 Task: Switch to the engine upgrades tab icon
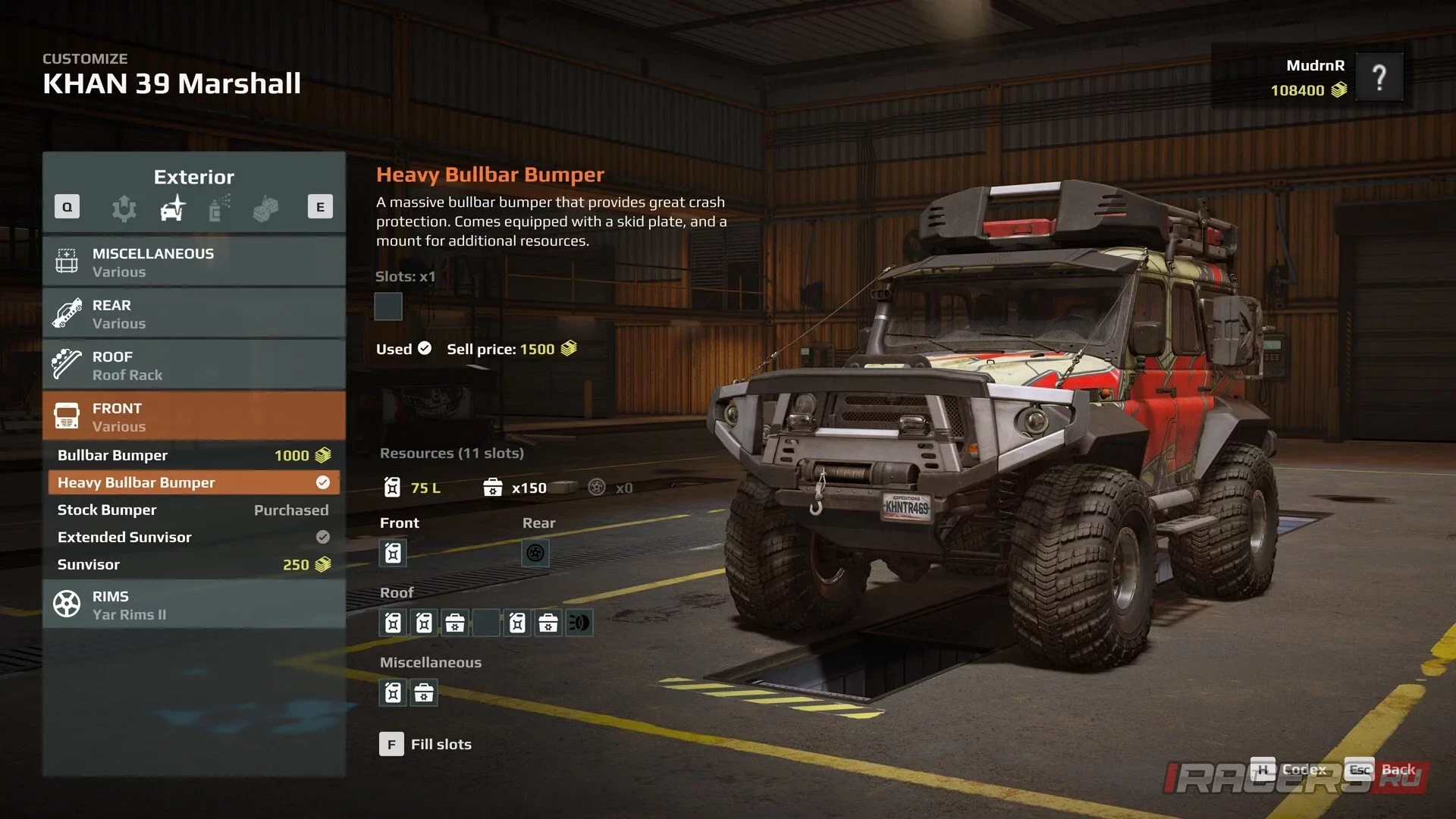coord(124,208)
